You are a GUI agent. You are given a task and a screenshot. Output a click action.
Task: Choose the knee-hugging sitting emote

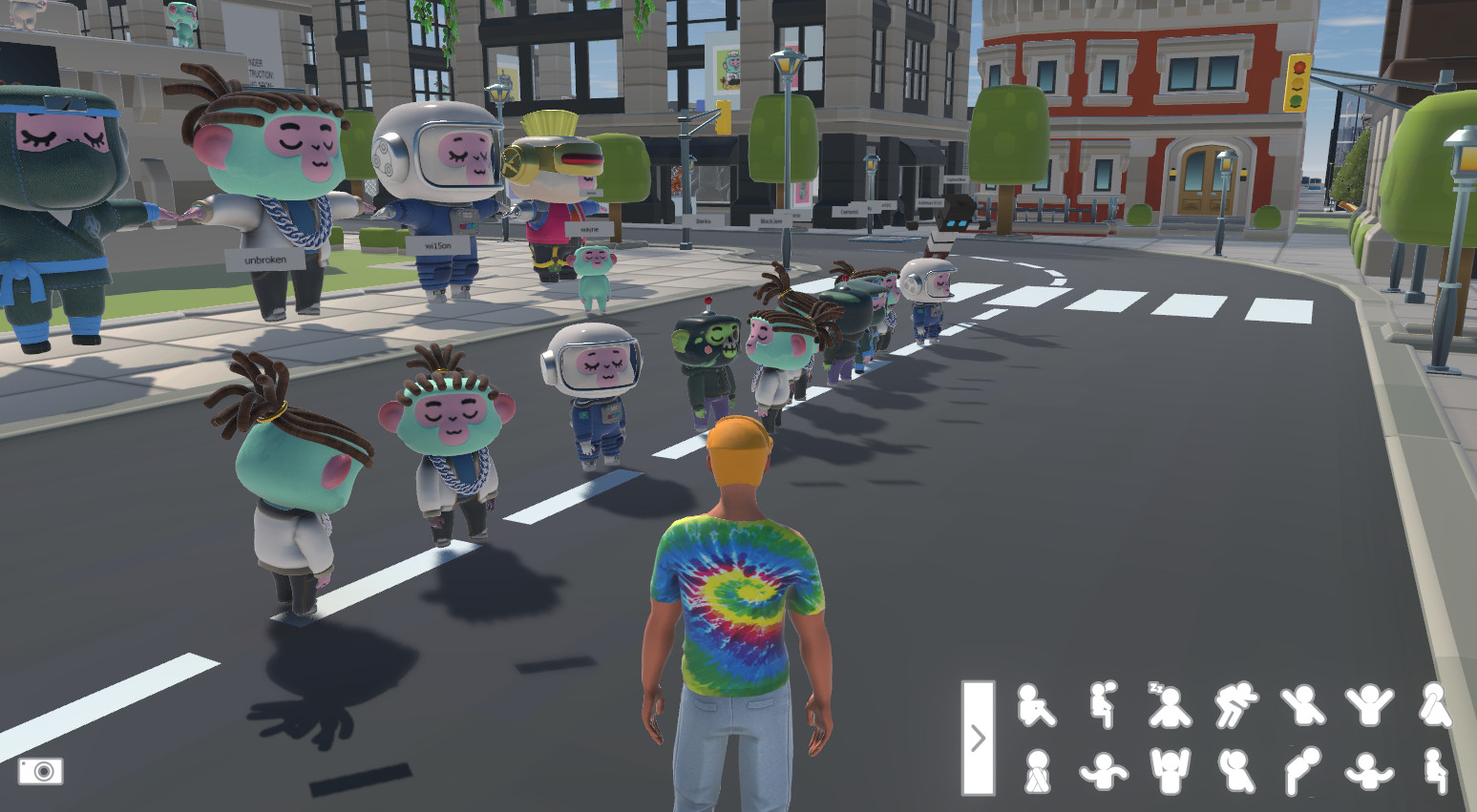pyautogui.click(x=1036, y=771)
